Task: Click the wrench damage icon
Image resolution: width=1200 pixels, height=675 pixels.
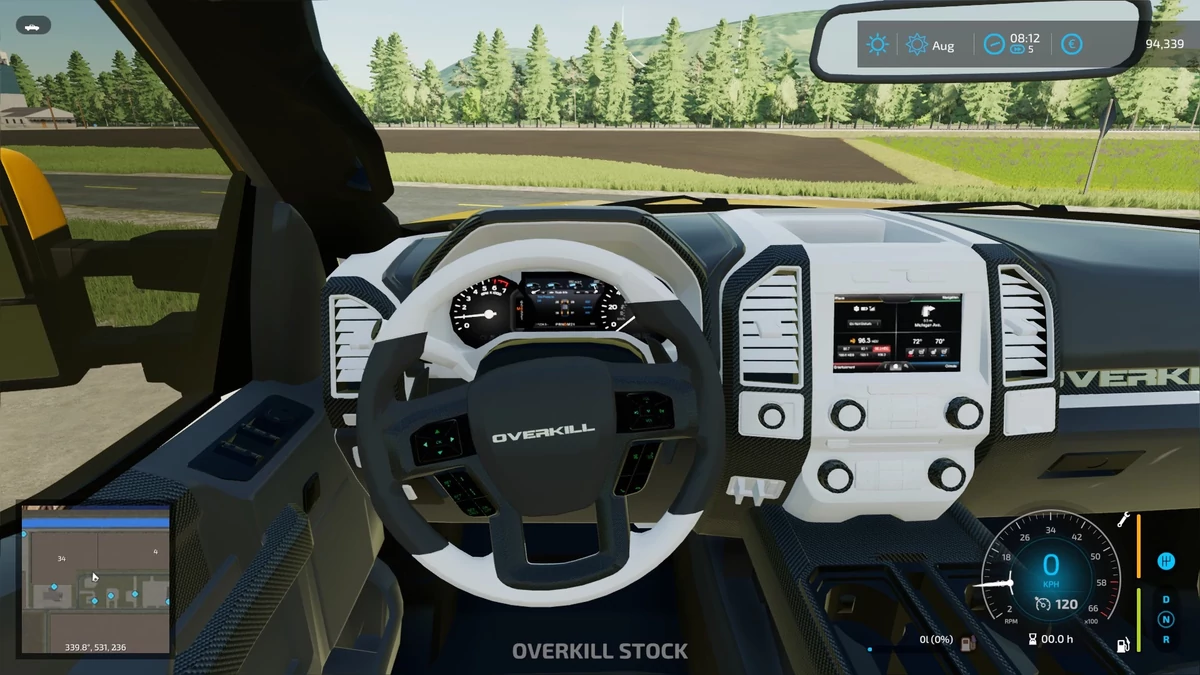Action: (1123, 519)
